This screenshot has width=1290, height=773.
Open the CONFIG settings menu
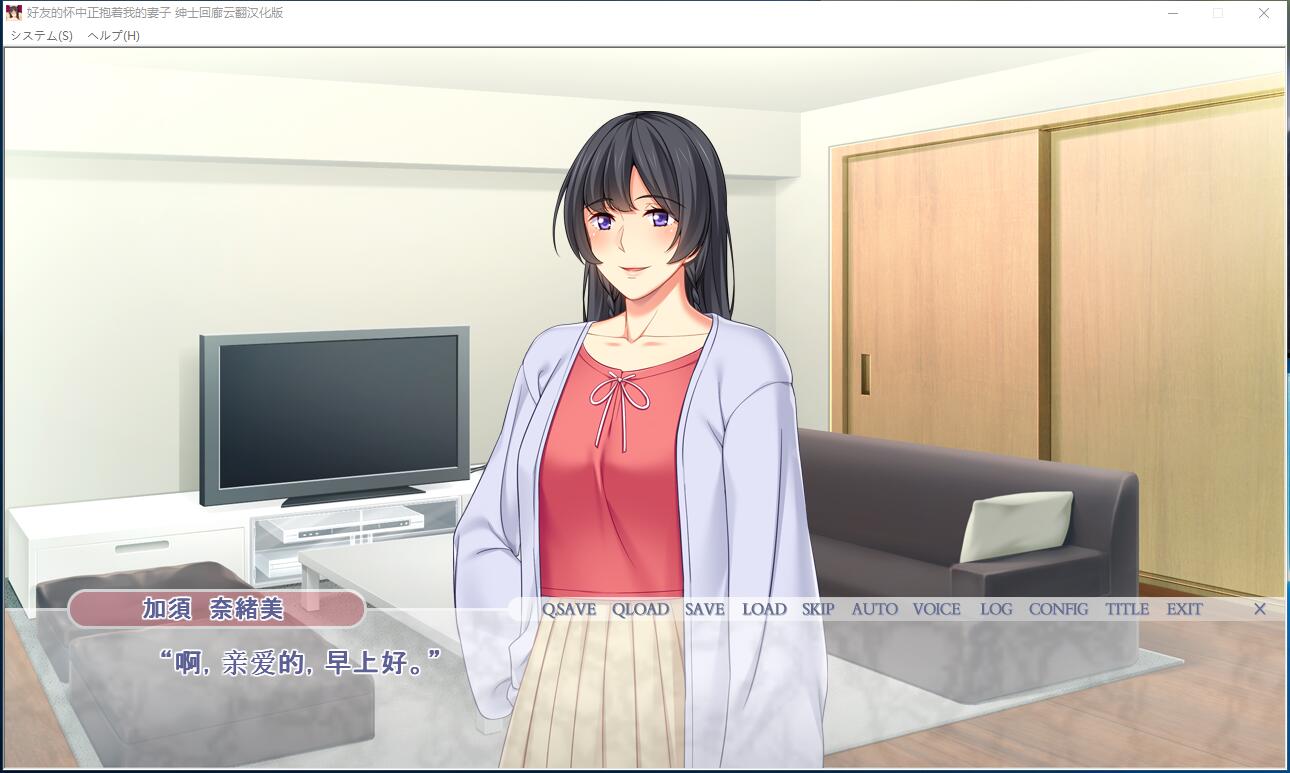tap(1057, 609)
